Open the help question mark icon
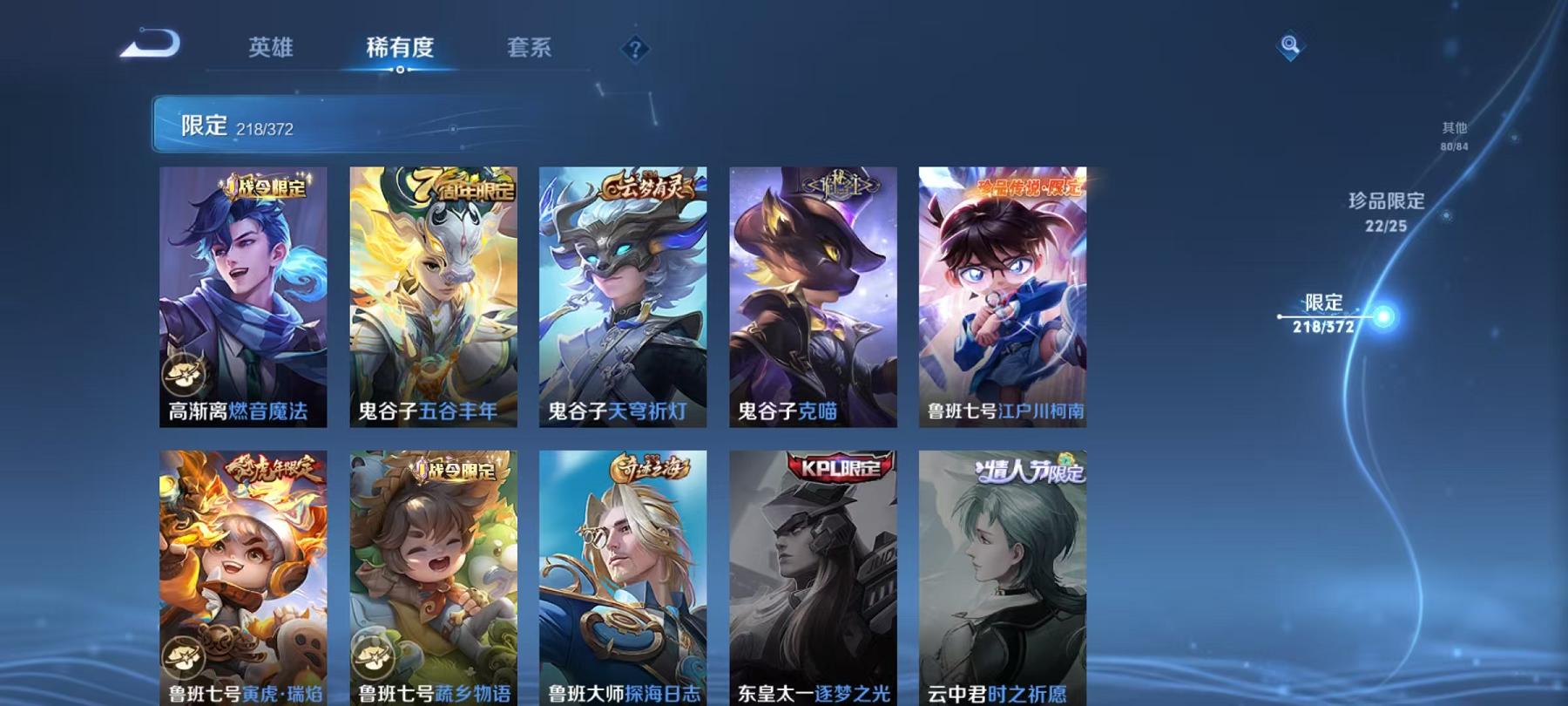The height and width of the screenshot is (706, 1568). [x=635, y=48]
